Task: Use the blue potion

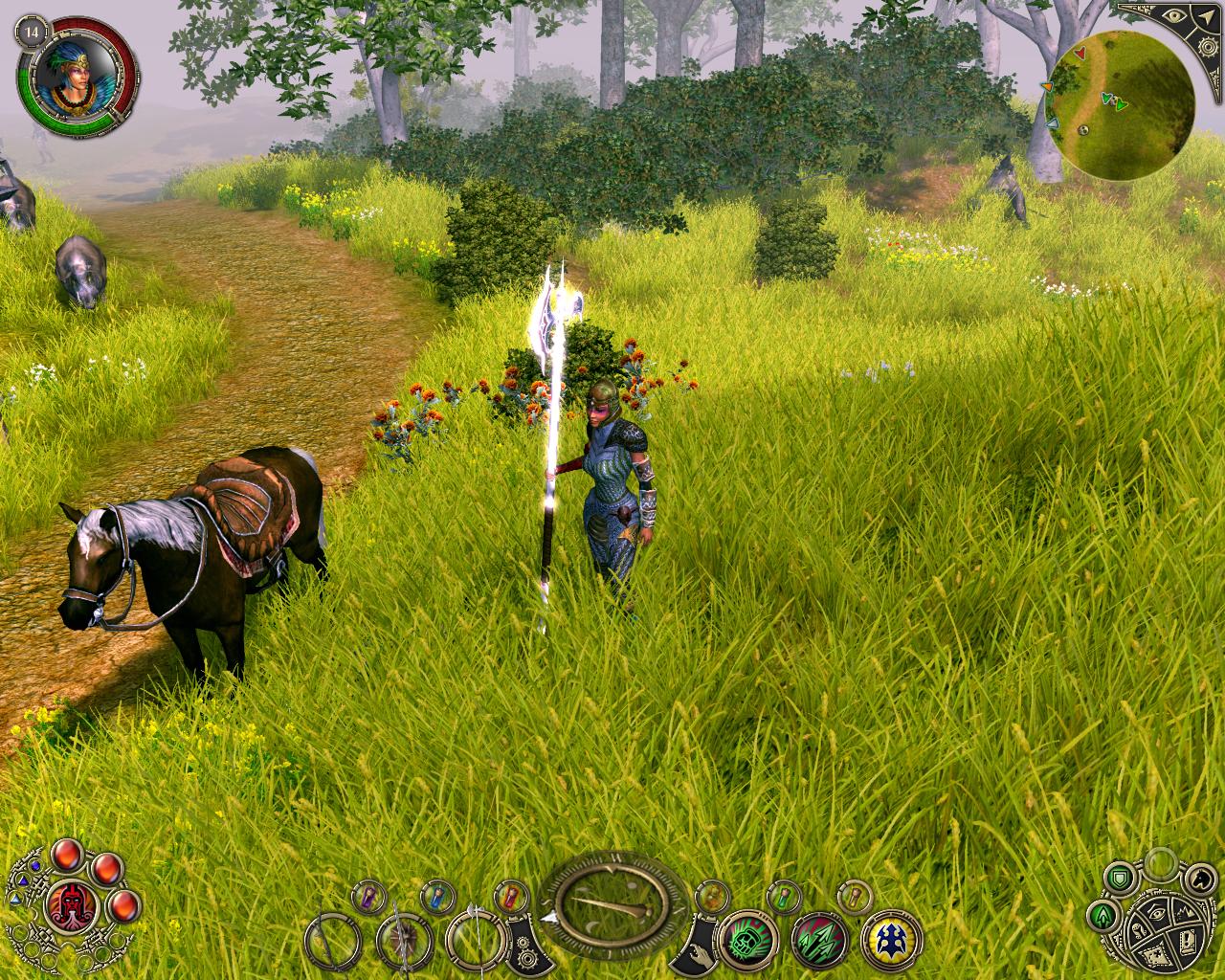Action: (x=437, y=897)
